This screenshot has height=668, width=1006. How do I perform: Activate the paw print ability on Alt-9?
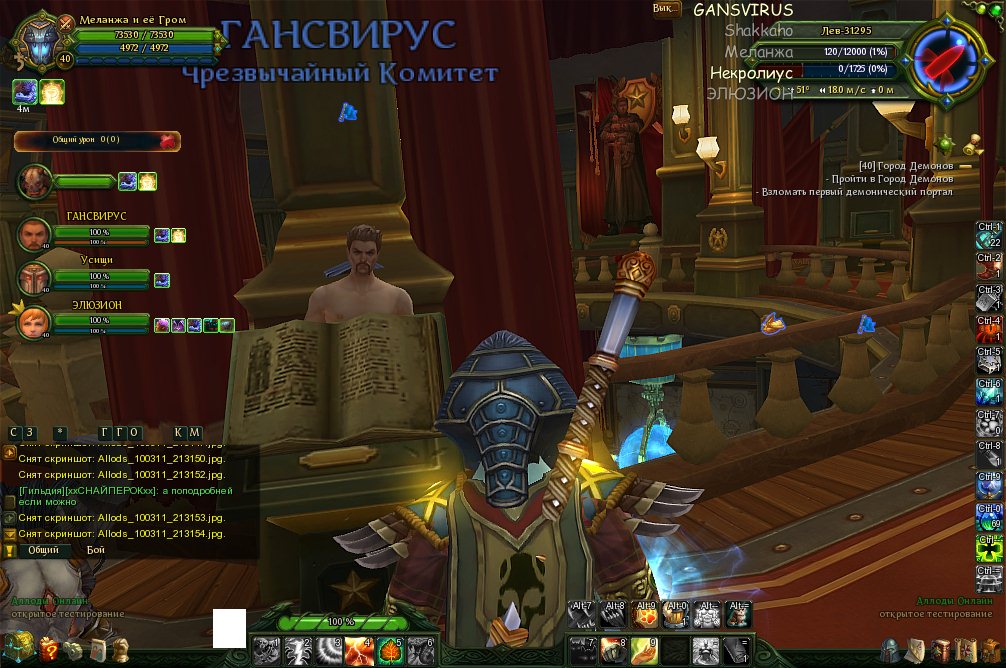(x=645, y=613)
